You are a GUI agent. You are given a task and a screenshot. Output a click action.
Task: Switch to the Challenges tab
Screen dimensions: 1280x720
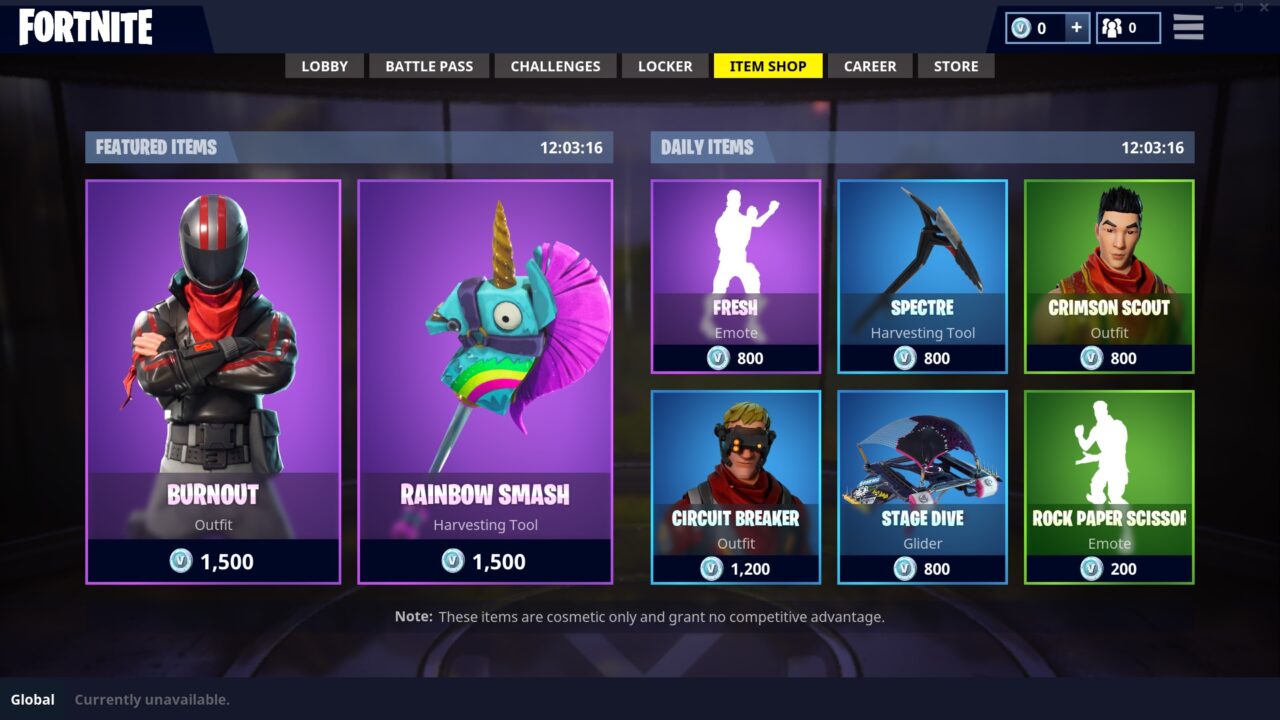[x=555, y=66]
